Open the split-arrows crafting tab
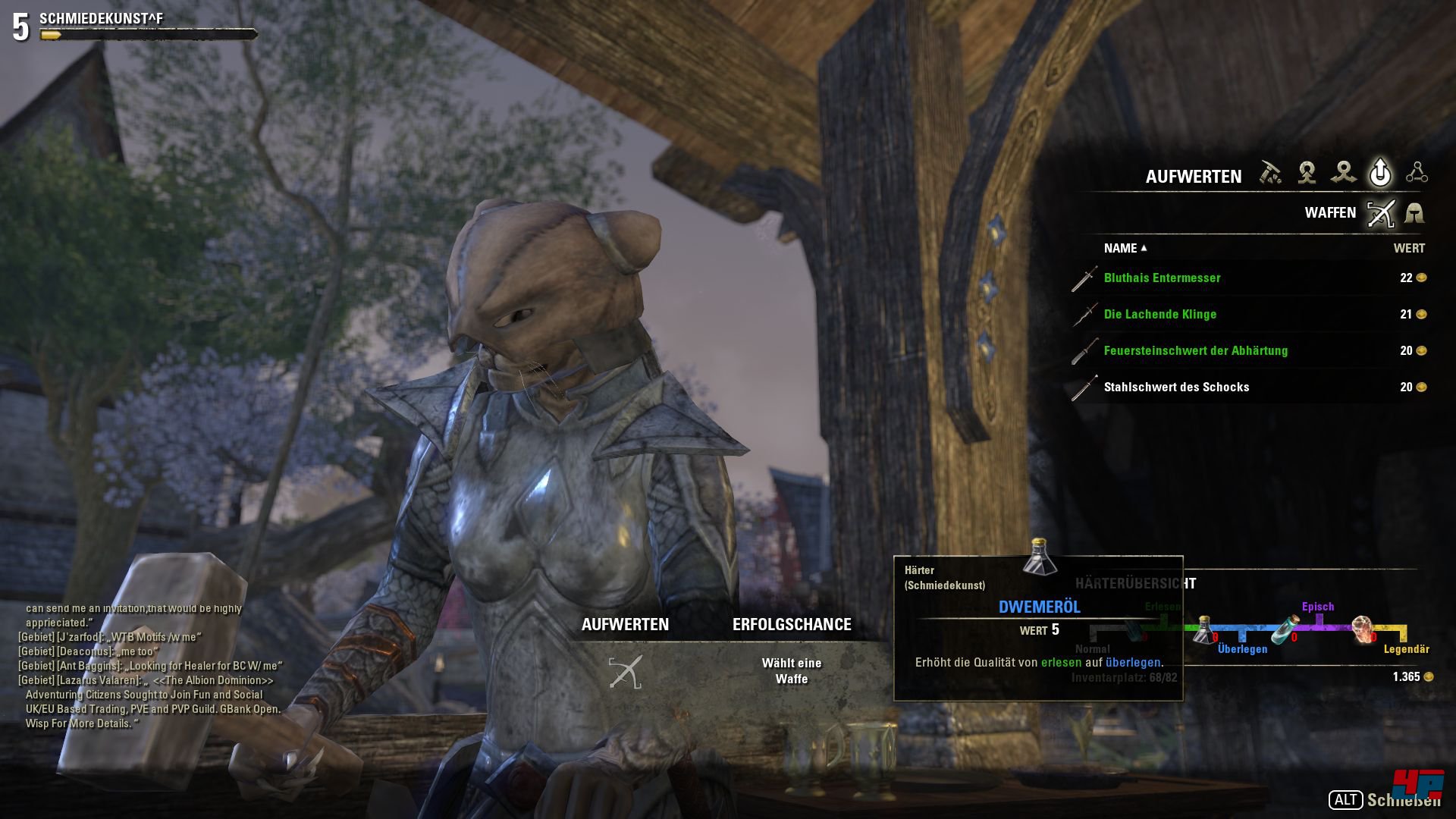Image resolution: width=1456 pixels, height=819 pixels. tap(1343, 173)
